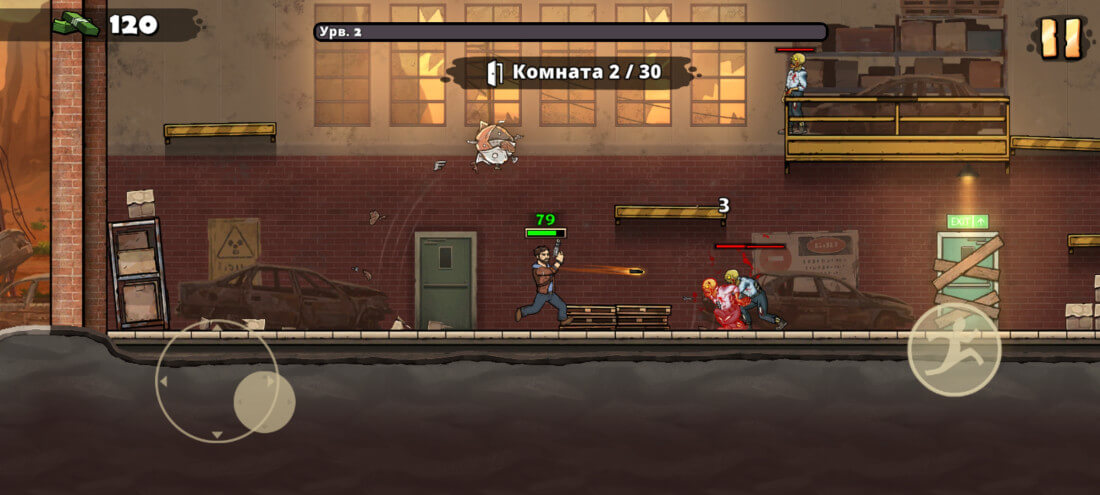Tap the virtual joystick's down arrow

click(217, 434)
